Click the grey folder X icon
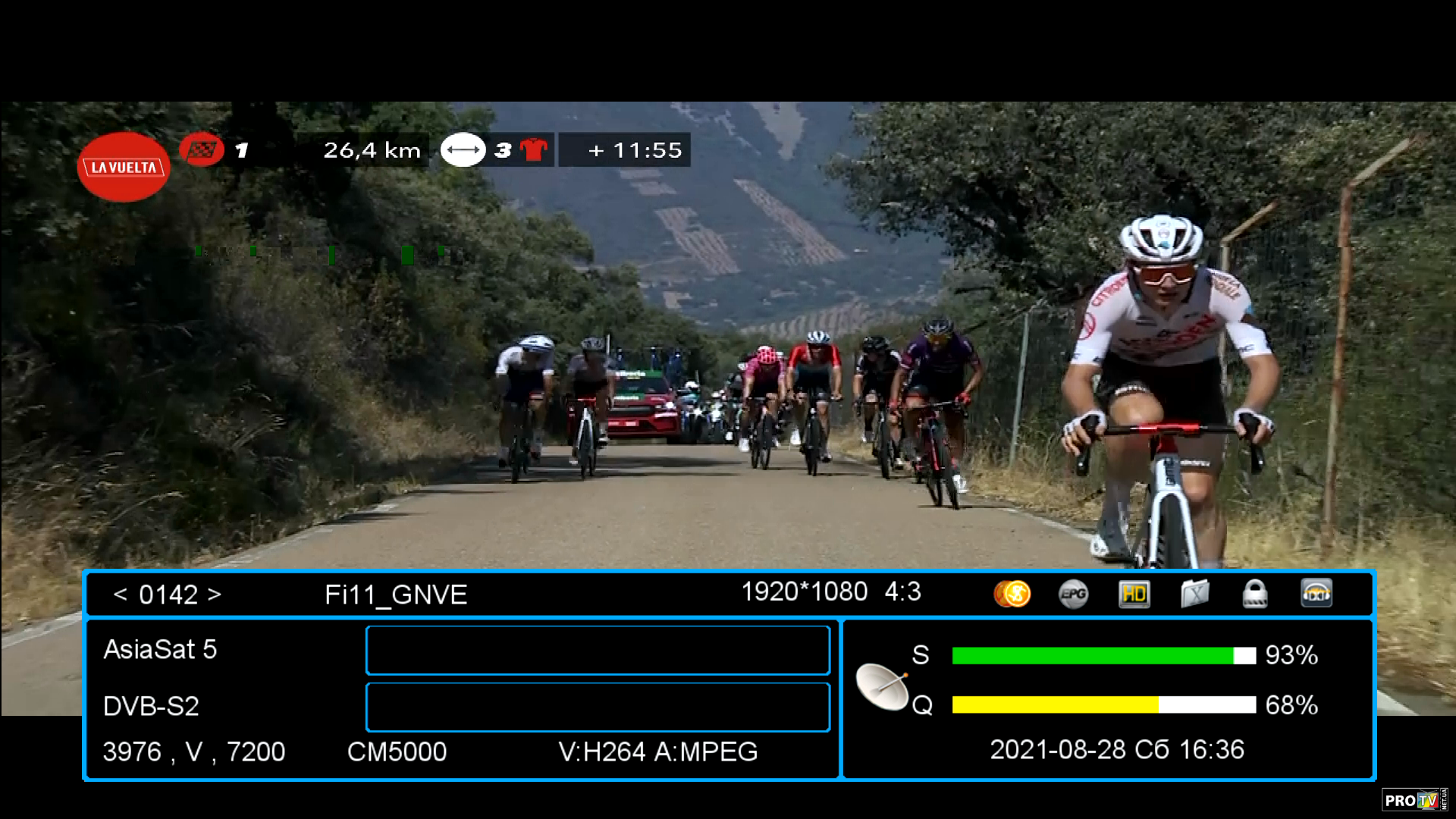Screen dimensions: 1456x819 pyautogui.click(x=1194, y=594)
